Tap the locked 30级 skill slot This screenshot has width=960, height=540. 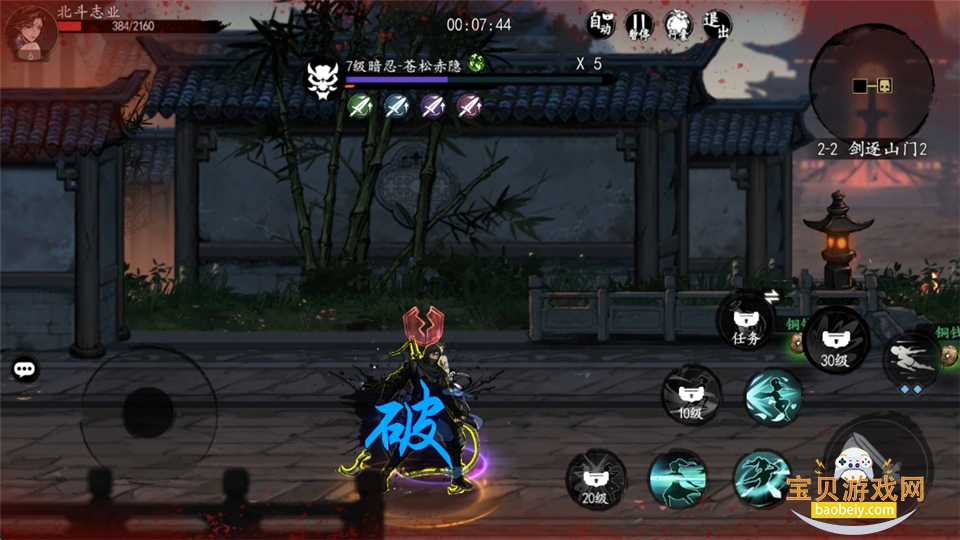834,342
